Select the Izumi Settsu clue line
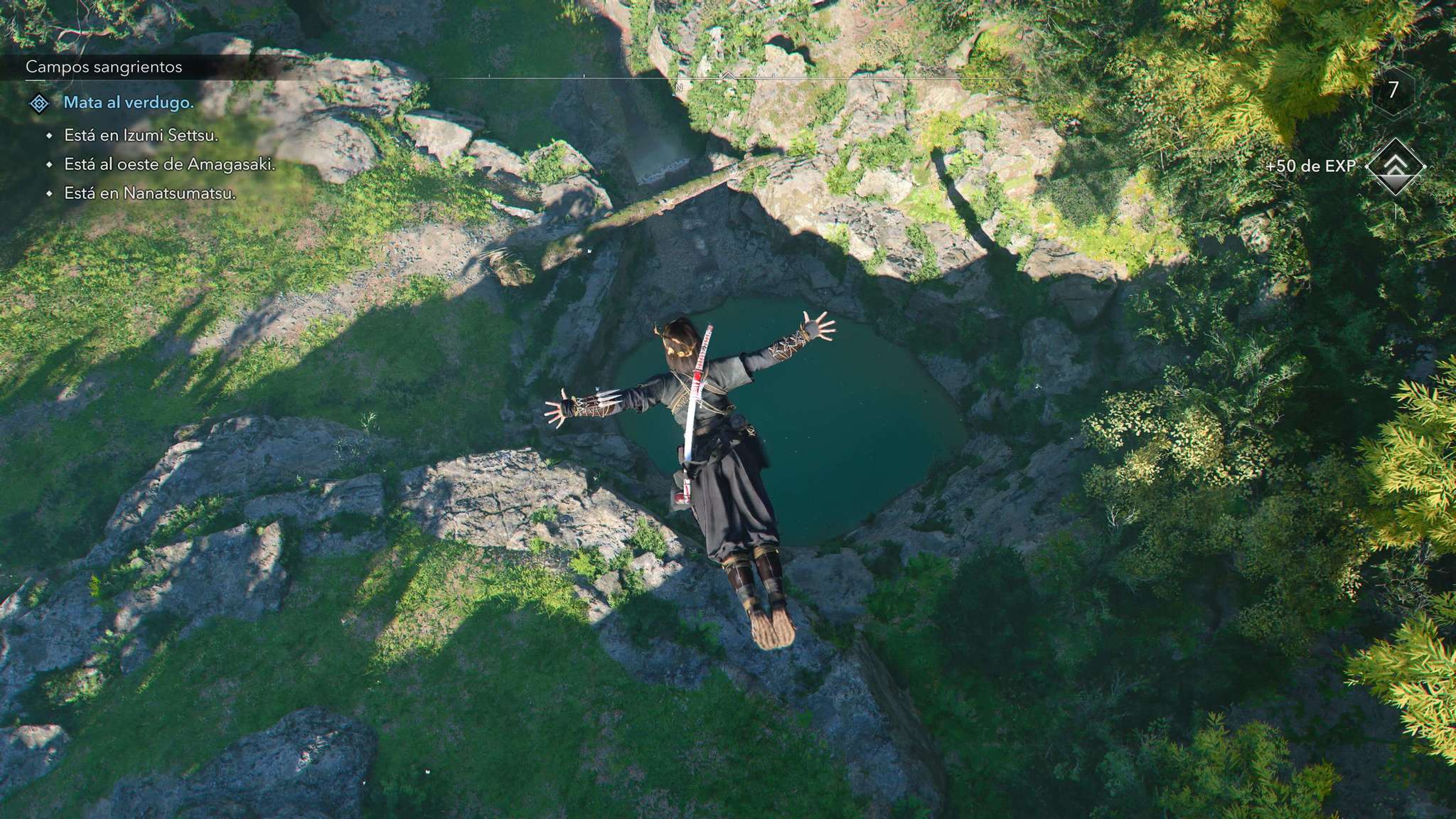This screenshot has height=819, width=1456. coord(141,135)
